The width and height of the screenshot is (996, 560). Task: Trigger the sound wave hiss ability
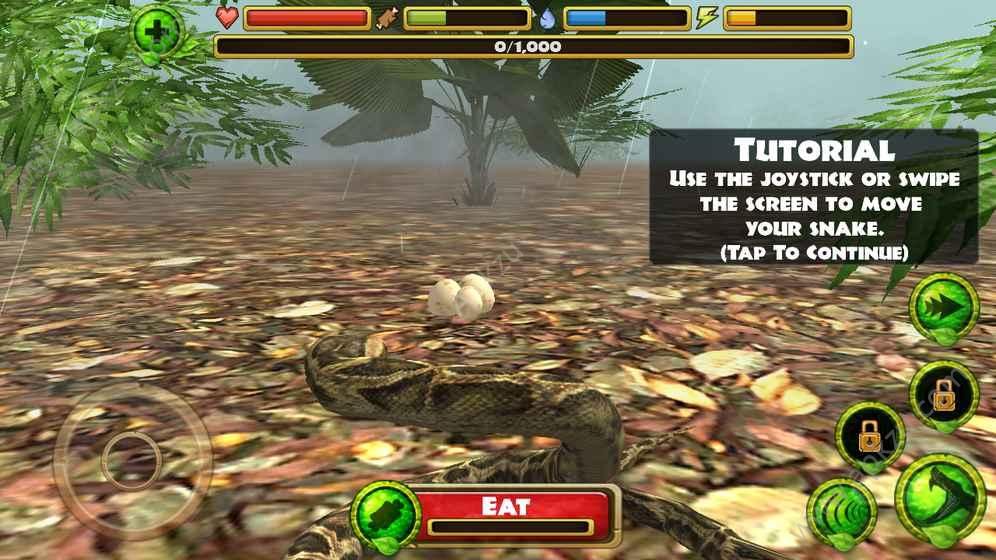842,513
